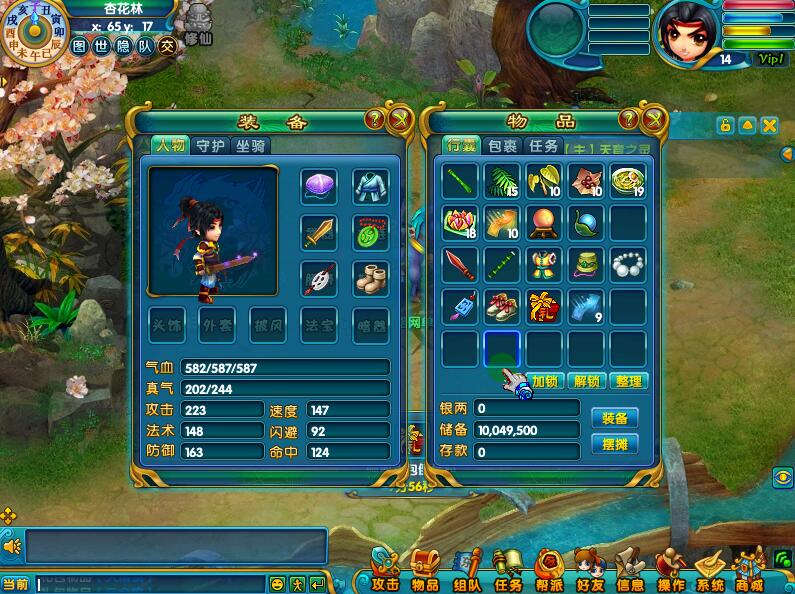Select the equipped green jade necklace slot

click(x=370, y=233)
